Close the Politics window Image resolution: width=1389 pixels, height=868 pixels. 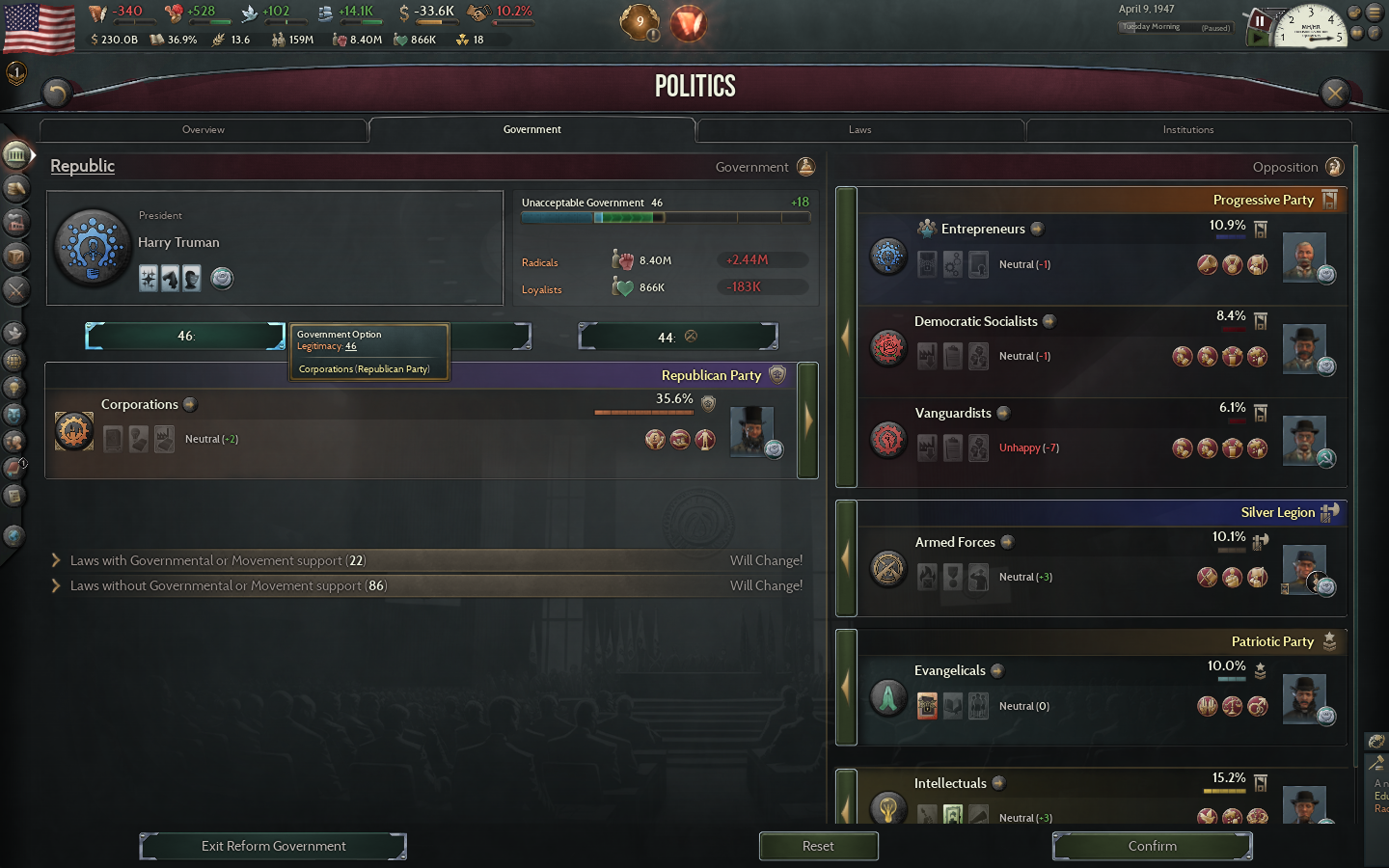(x=1334, y=93)
